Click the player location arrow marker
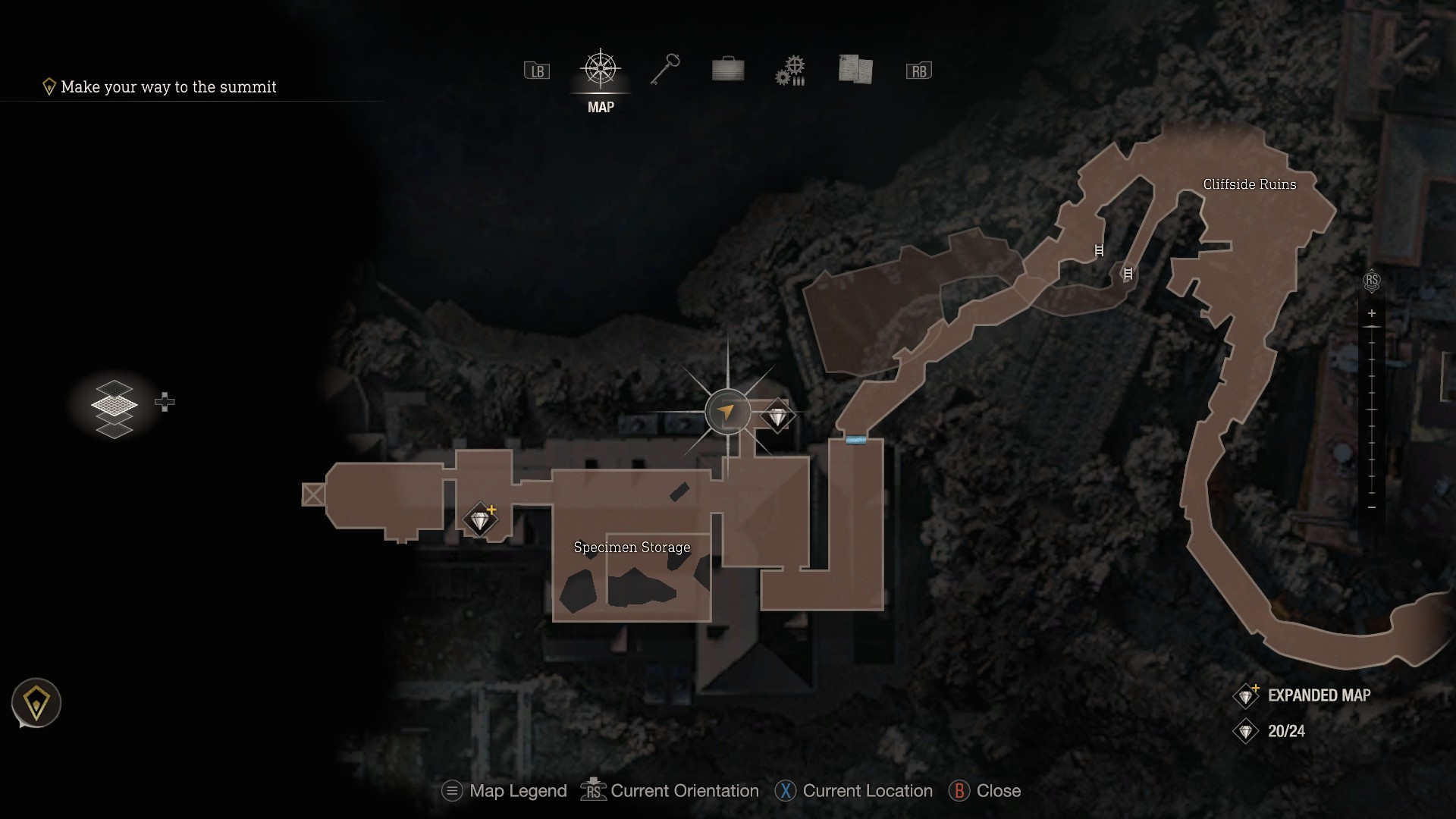The height and width of the screenshot is (819, 1456). pos(727,412)
